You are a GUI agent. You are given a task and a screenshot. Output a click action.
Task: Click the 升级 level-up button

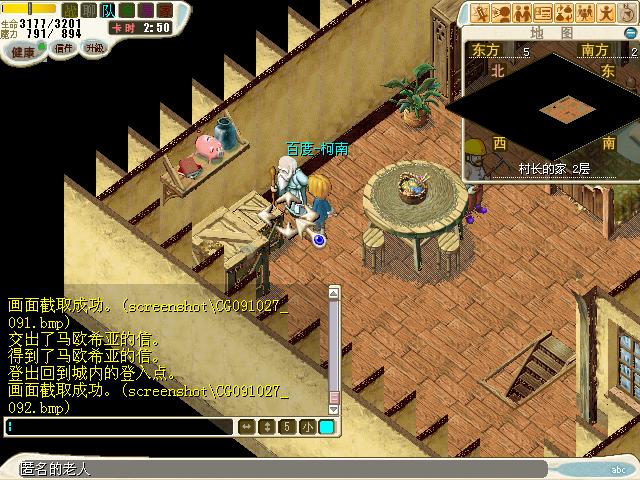tap(94, 47)
